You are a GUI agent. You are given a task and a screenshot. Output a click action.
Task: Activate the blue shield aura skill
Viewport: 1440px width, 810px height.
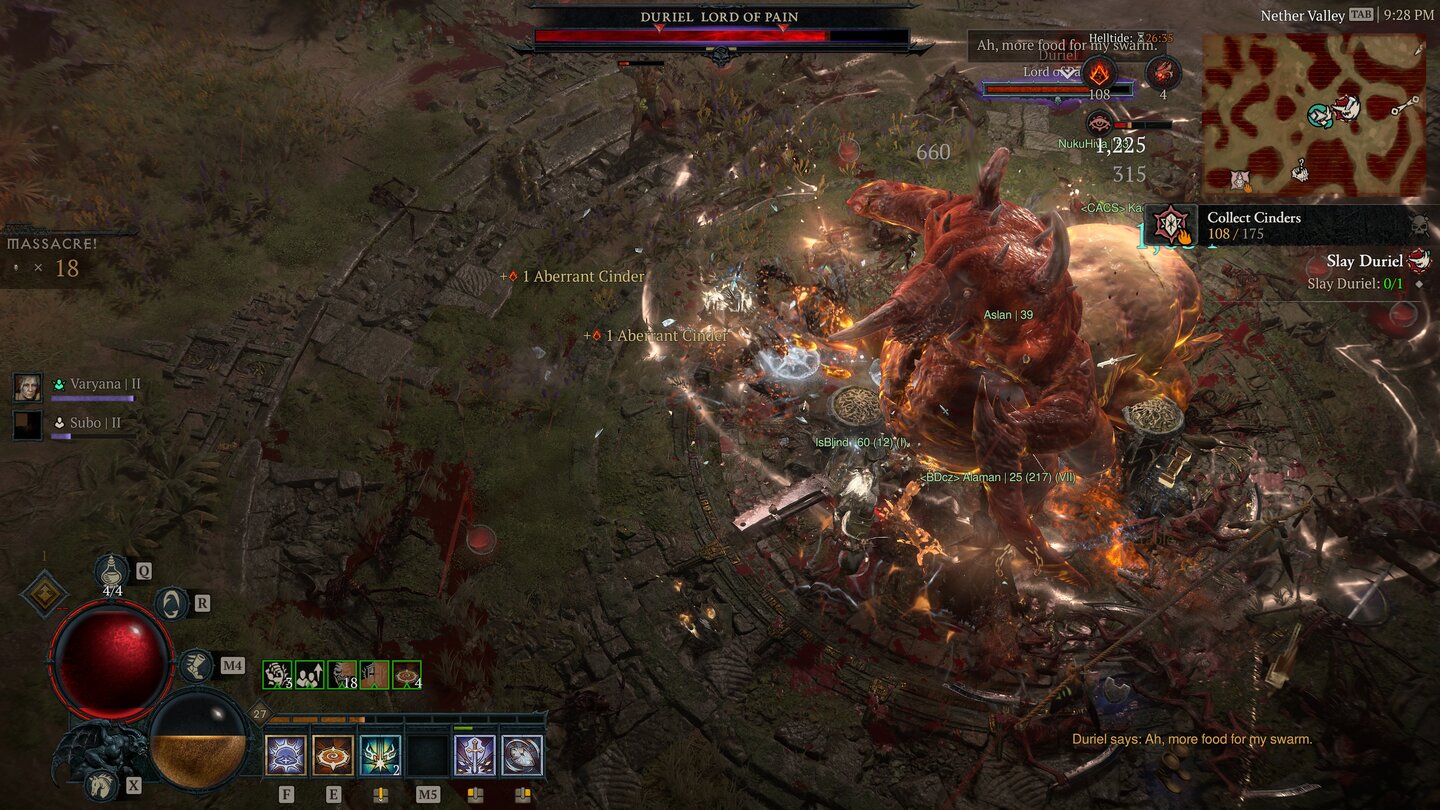pos(286,755)
